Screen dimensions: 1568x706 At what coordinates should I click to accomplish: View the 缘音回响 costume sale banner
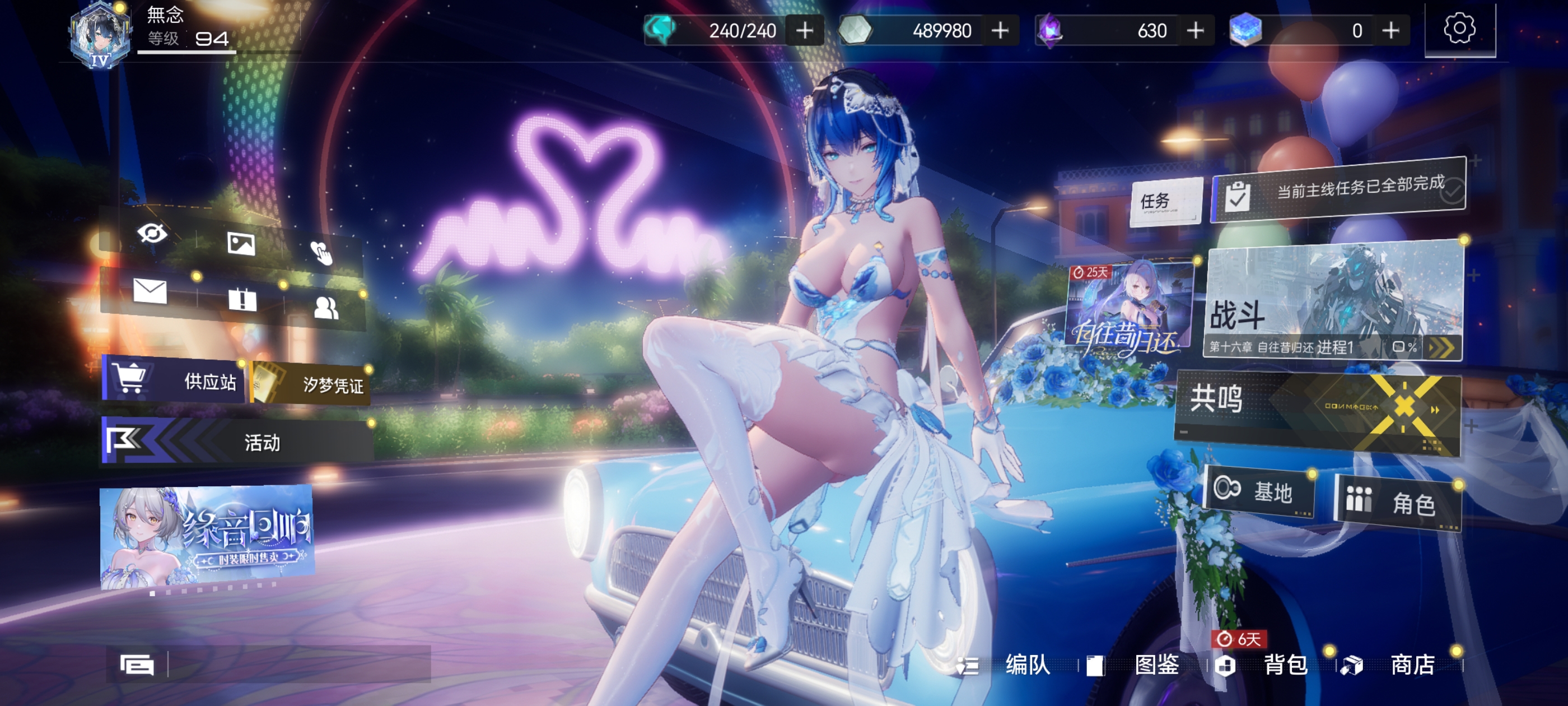tap(207, 536)
